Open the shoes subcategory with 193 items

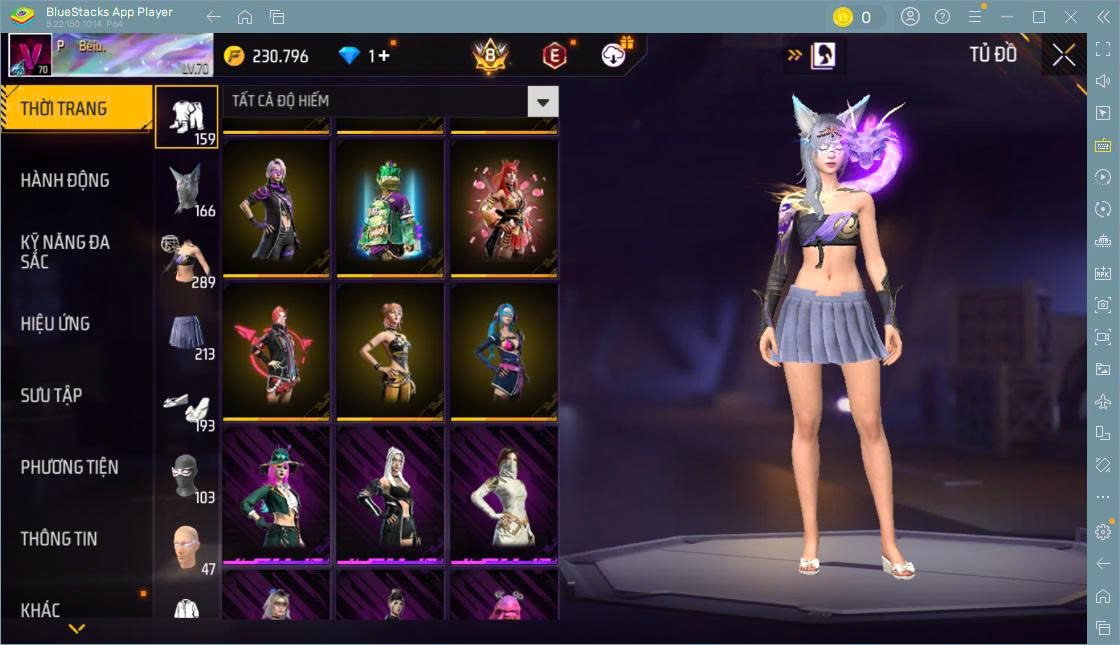187,407
